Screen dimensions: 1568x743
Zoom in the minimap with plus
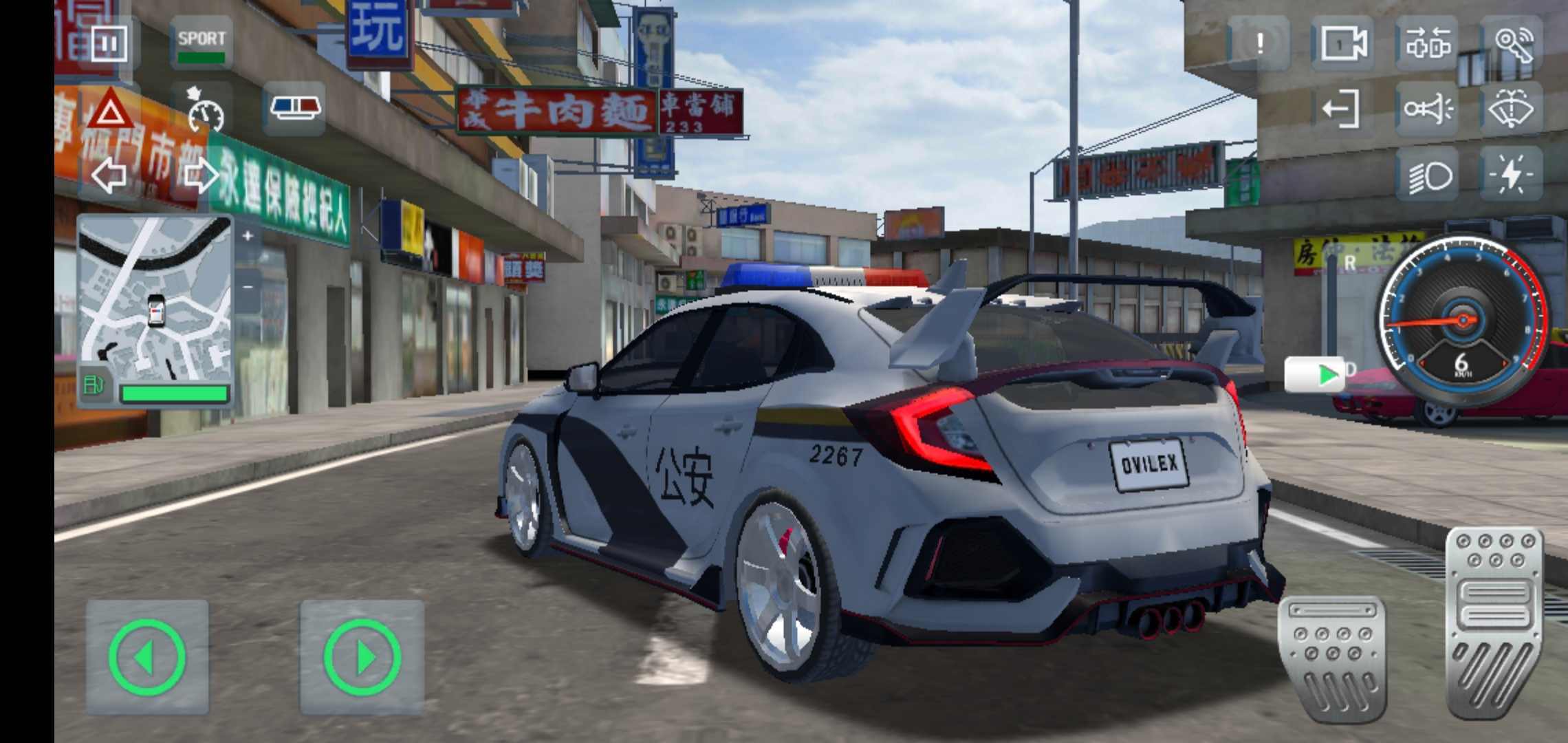coord(248,236)
